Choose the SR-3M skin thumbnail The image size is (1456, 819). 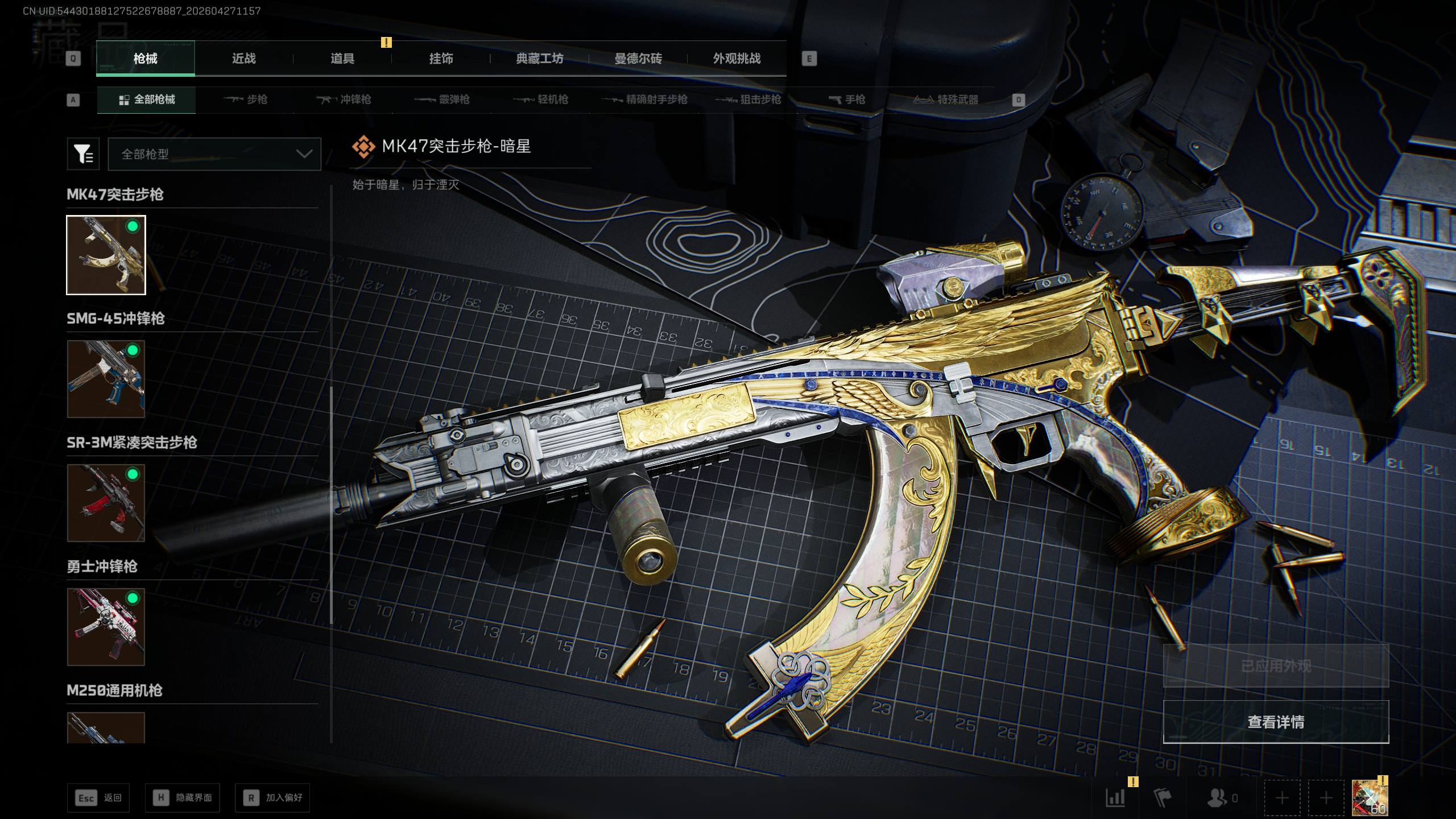[x=106, y=503]
